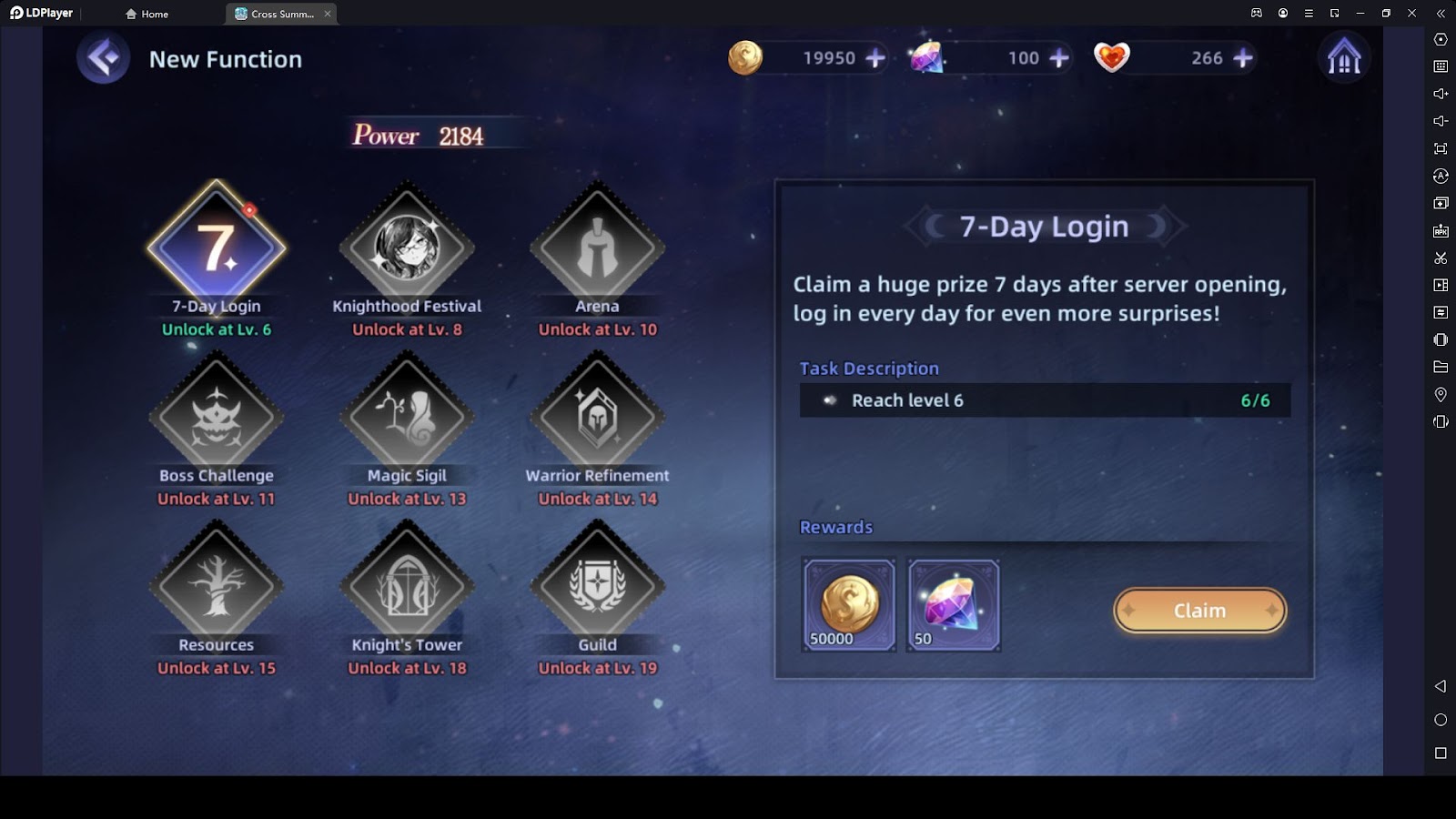Image resolution: width=1456 pixels, height=819 pixels.
Task: Show the Knight's Tower function
Action: click(x=407, y=586)
